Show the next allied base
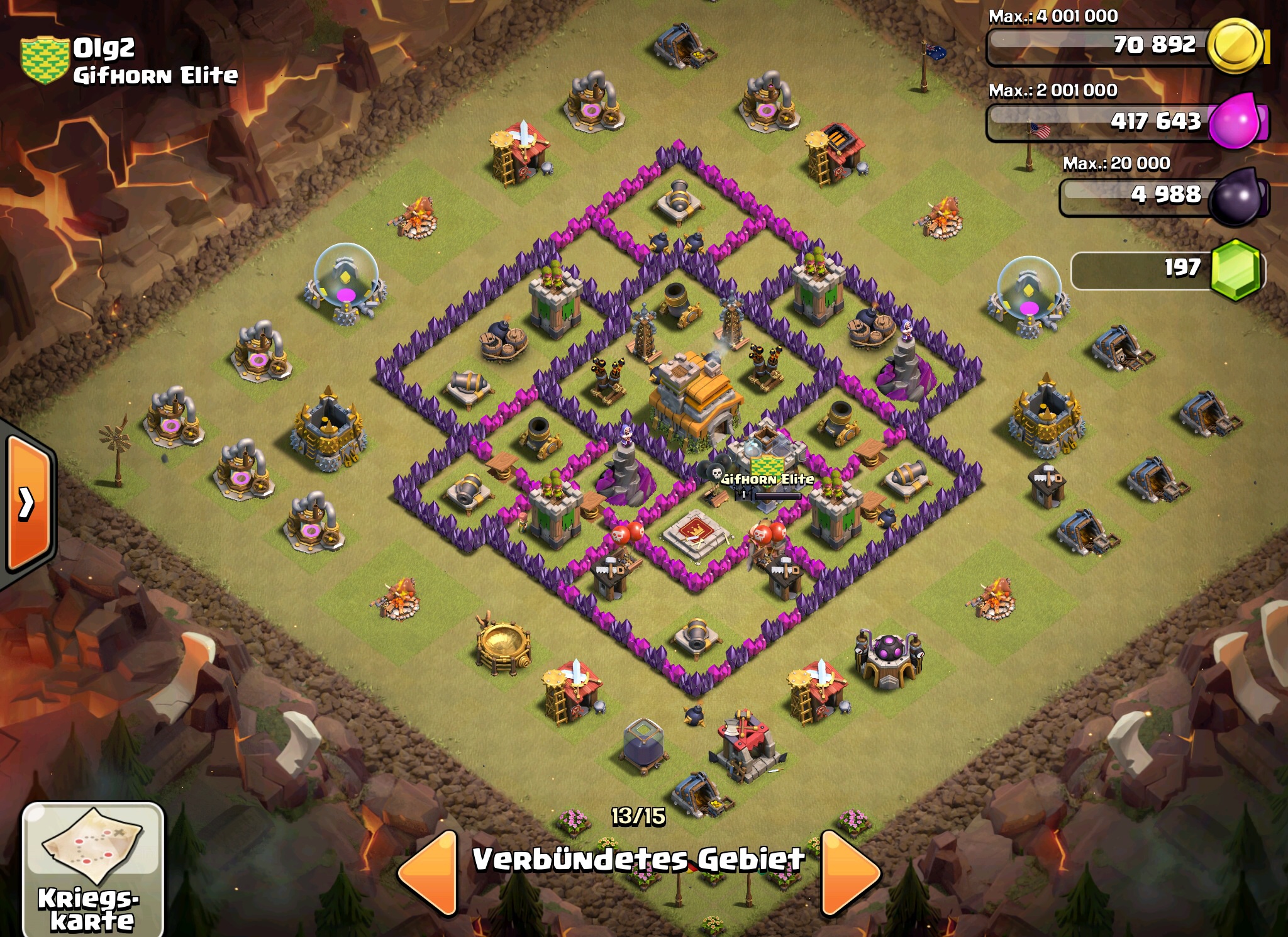 (849, 872)
